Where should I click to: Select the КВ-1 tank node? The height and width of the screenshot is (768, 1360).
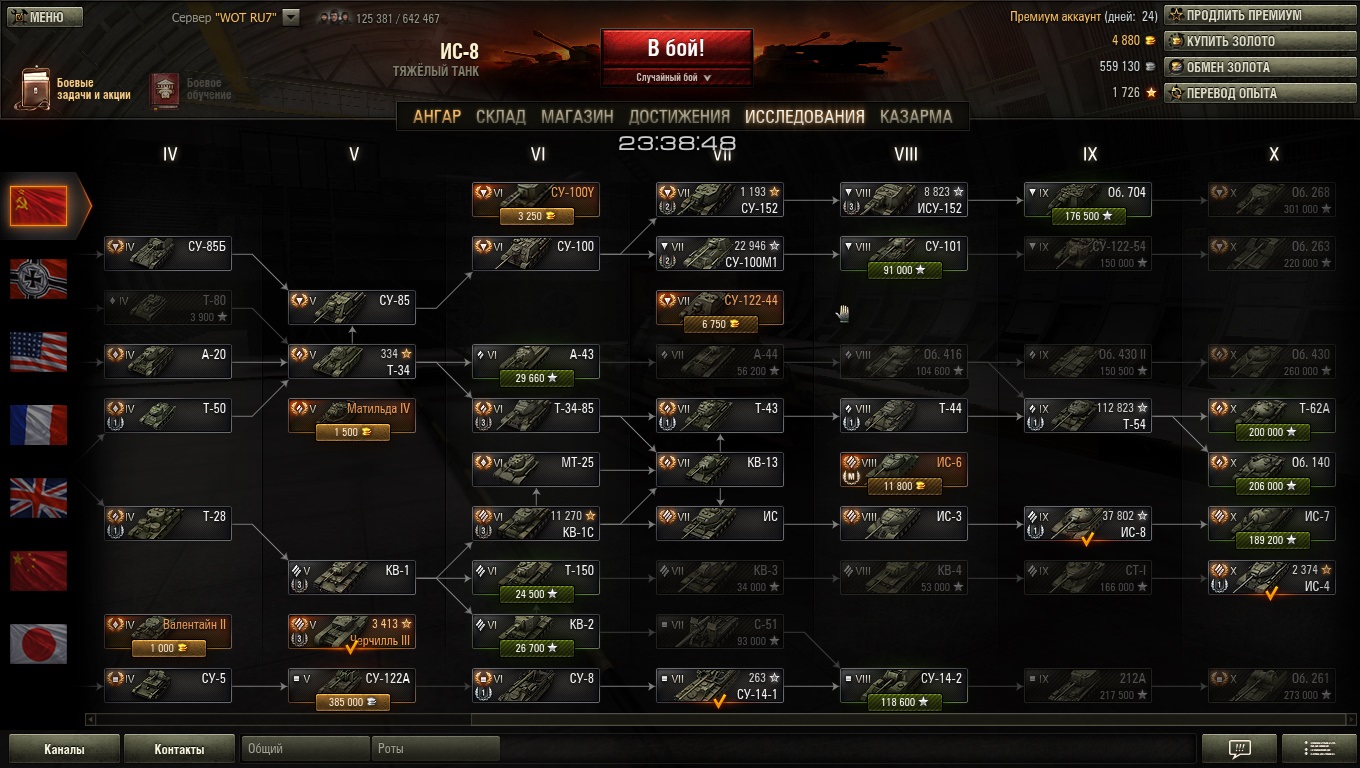(x=352, y=577)
